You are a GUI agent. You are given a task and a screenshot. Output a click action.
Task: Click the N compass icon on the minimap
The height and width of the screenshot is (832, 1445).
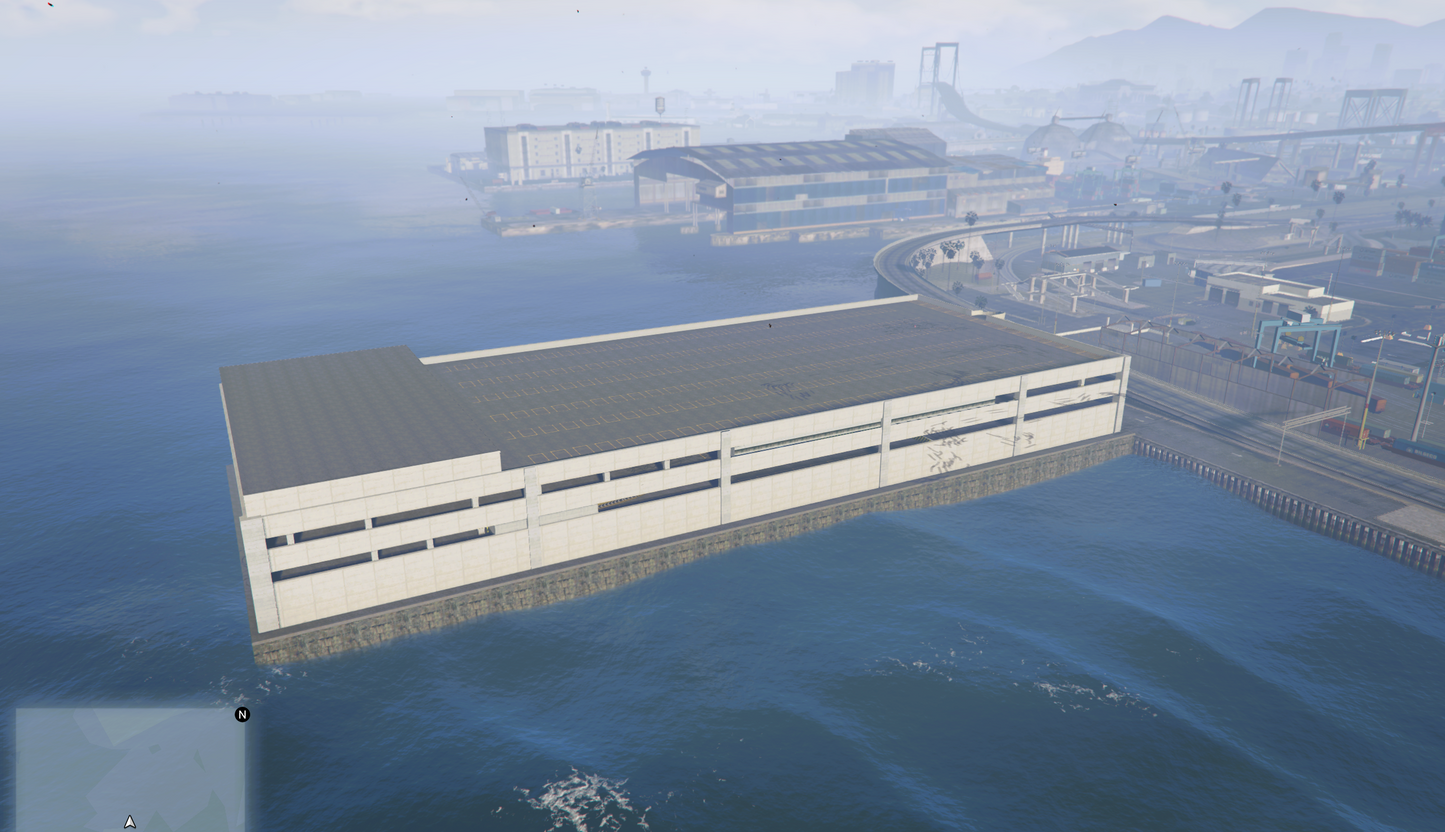click(242, 715)
